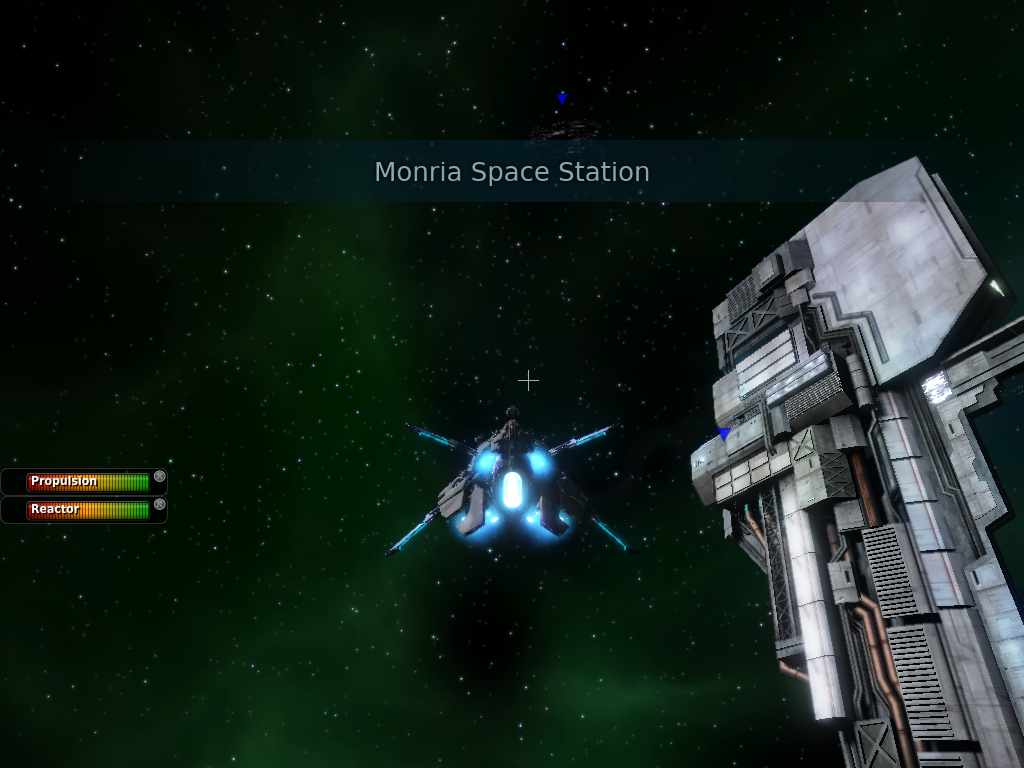The height and width of the screenshot is (768, 1024).
Task: Dismiss the Reactor status panel
Action: 159,505
